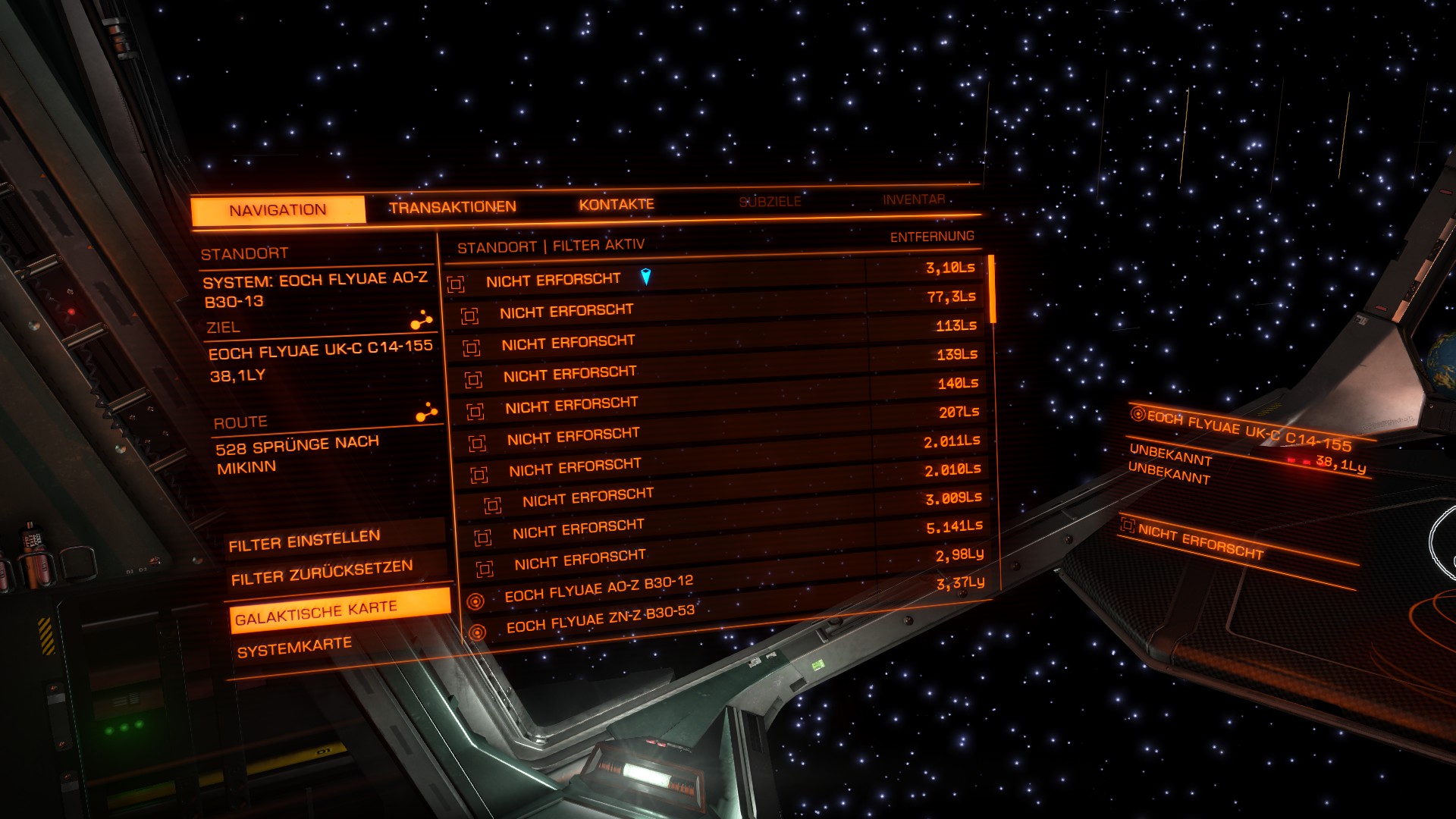
Task: Select system Eoch Flyuae AO-Z B30-12
Action: click(x=598, y=588)
